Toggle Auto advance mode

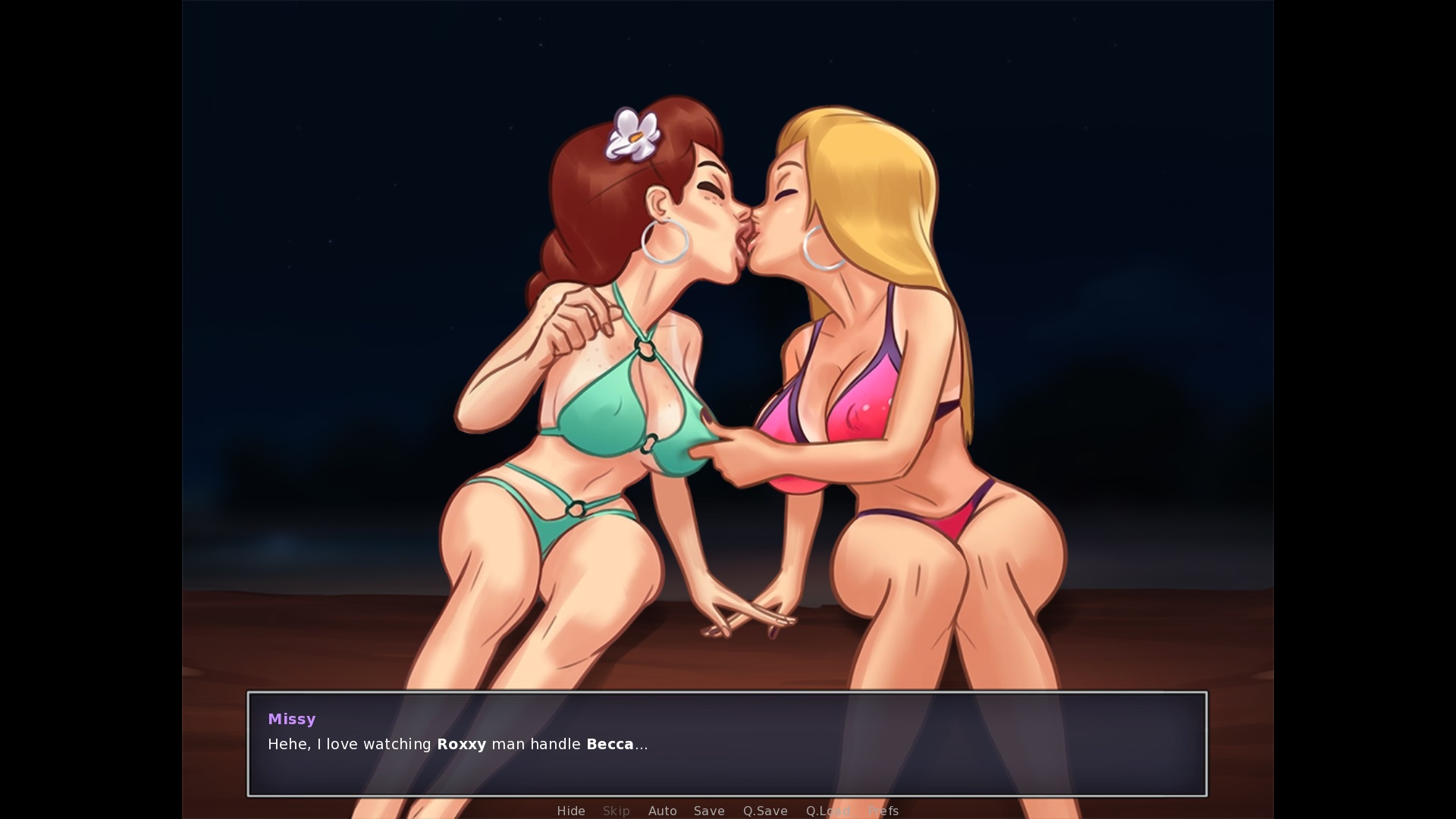pyautogui.click(x=662, y=811)
